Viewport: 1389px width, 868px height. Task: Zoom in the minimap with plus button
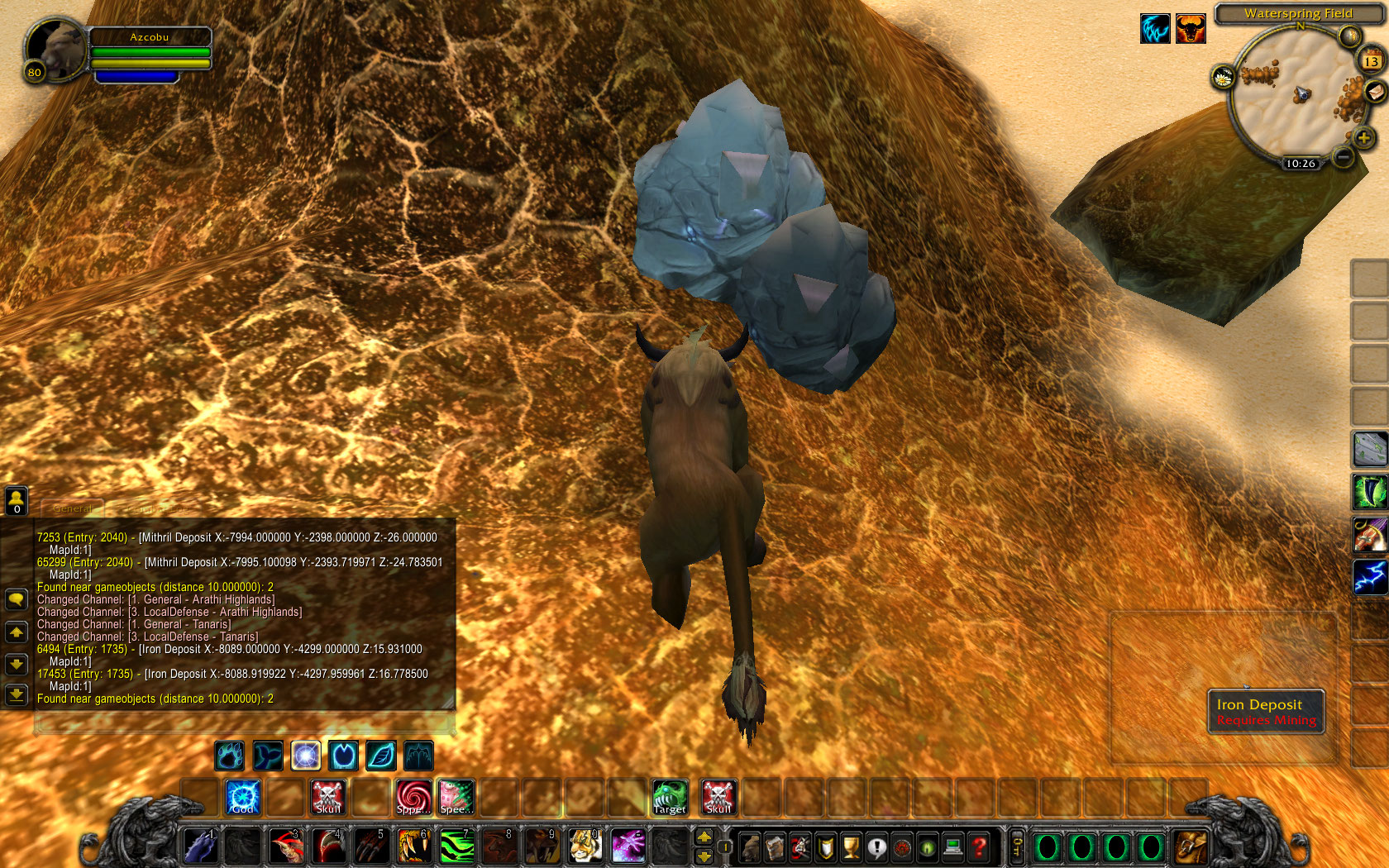pos(1363,137)
